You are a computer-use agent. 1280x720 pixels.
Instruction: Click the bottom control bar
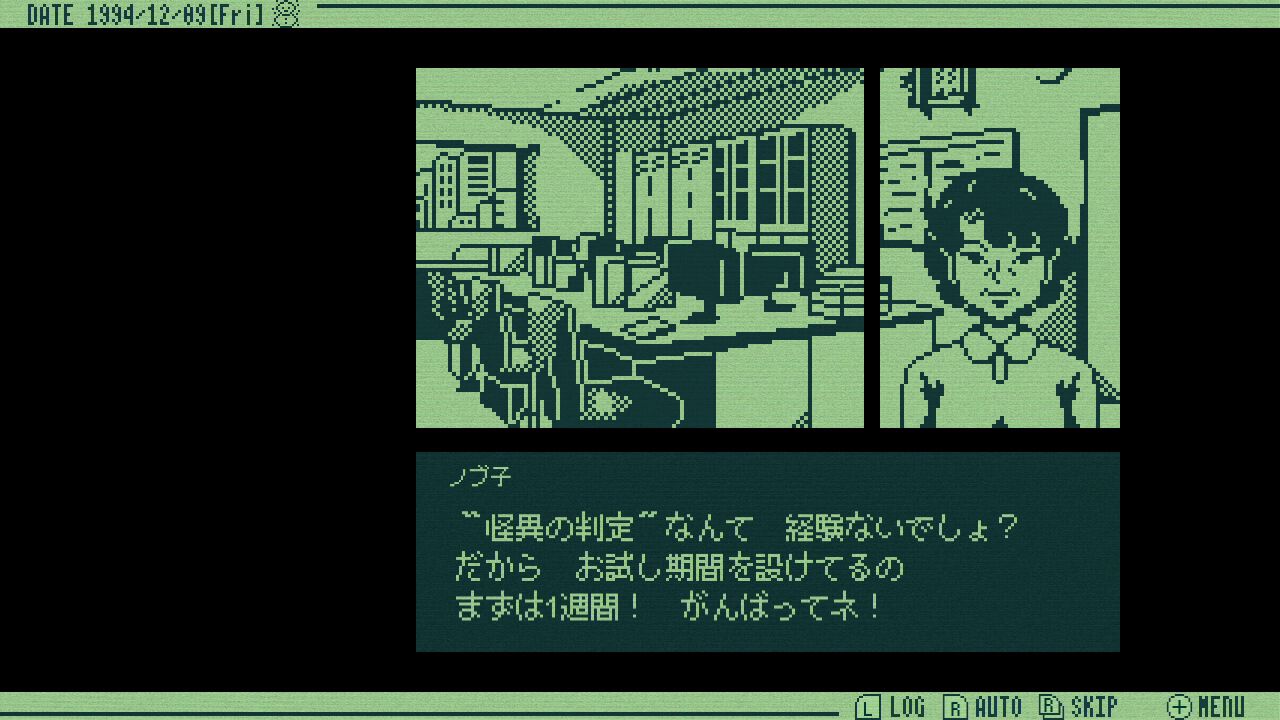click(x=640, y=705)
